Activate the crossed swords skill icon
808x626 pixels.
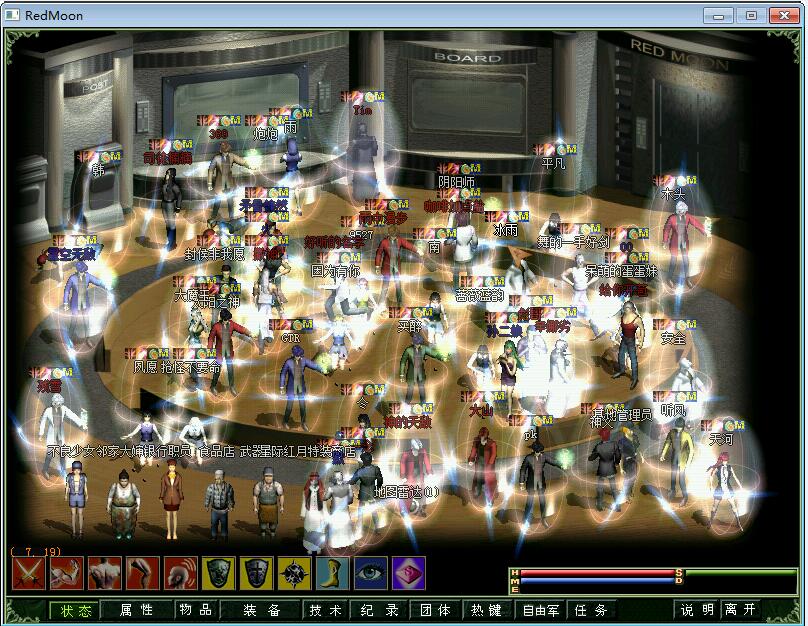27,574
